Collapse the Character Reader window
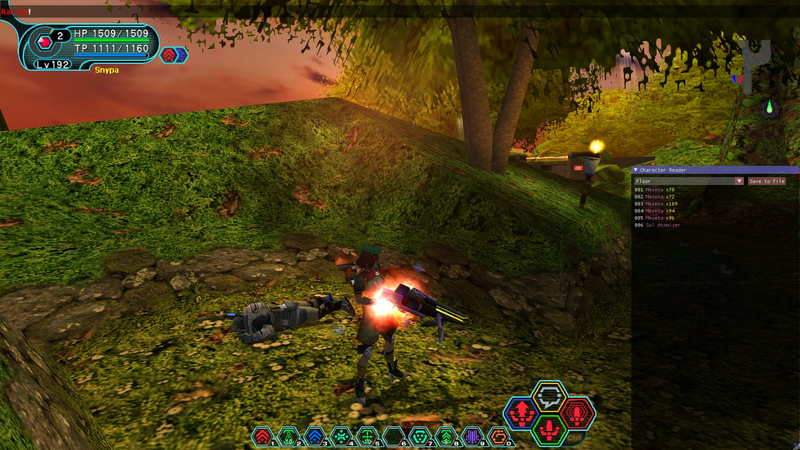This screenshot has height=450, width=800. pos(637,170)
